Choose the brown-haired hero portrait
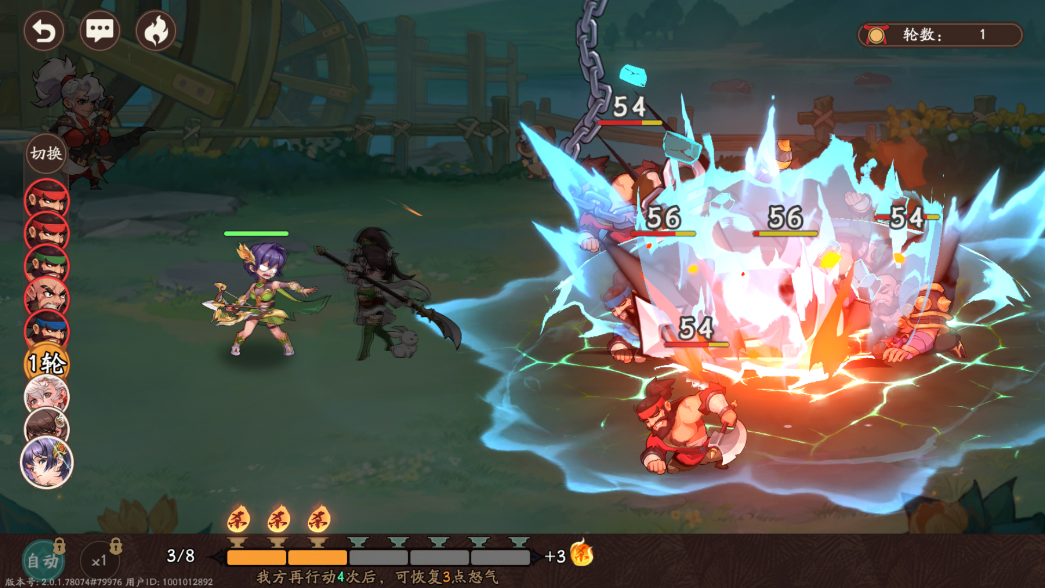The height and width of the screenshot is (588, 1045). coord(46,428)
